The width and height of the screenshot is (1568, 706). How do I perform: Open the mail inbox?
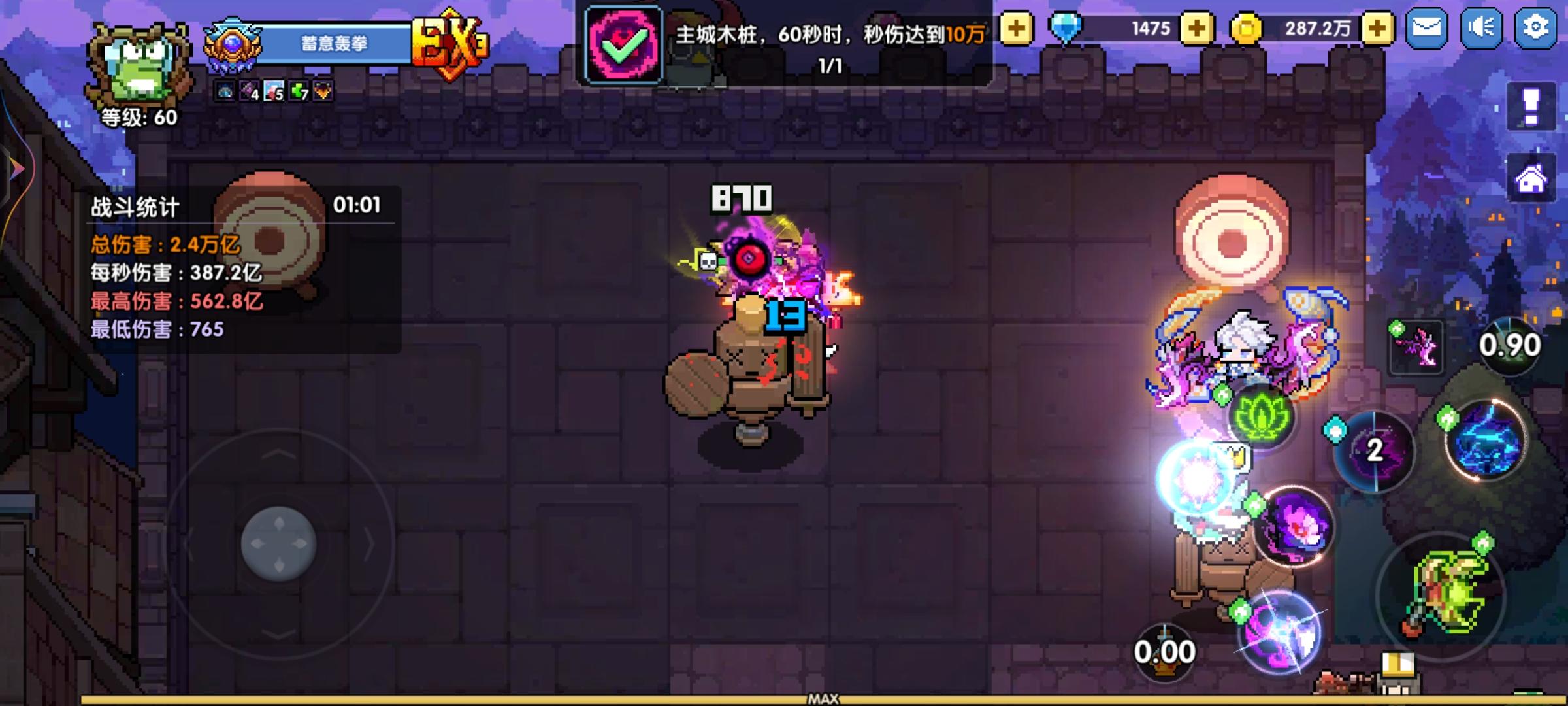1428,28
